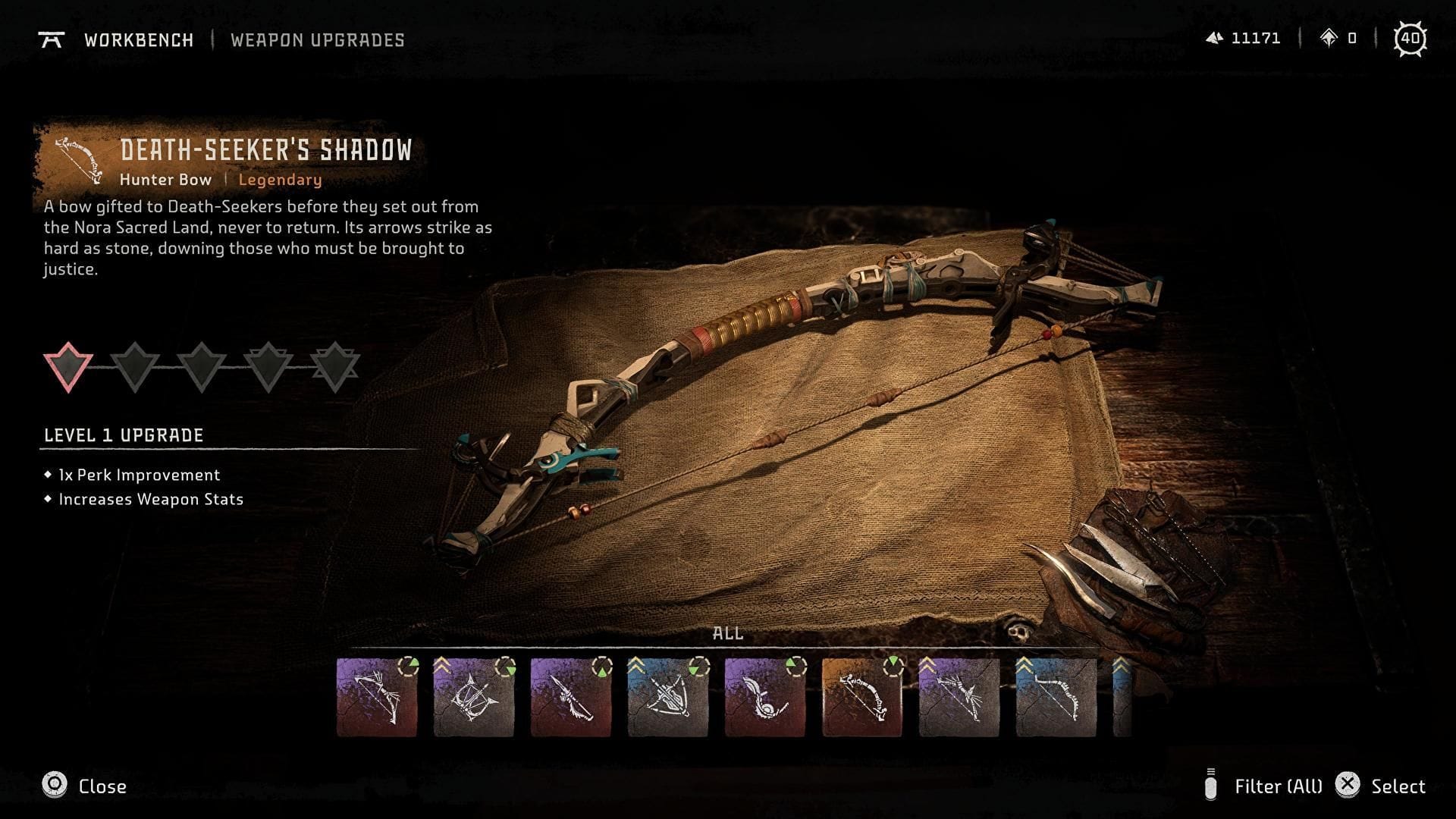Switch to the ALL category tab

[730, 634]
